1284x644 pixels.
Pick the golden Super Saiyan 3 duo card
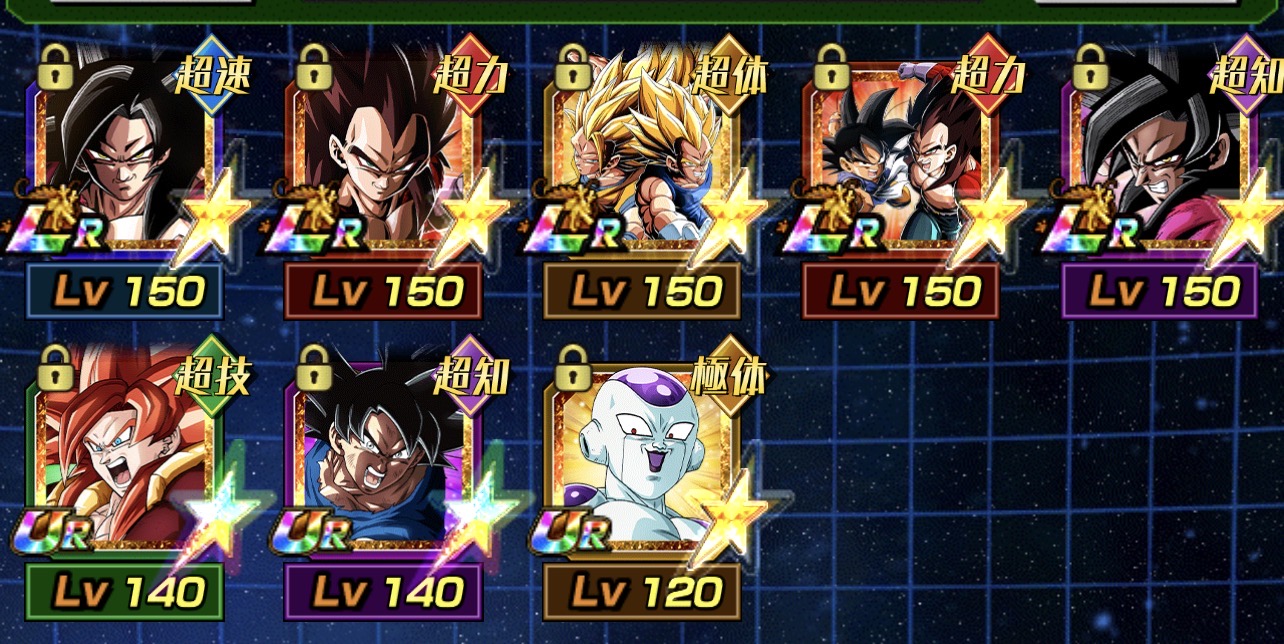click(x=641, y=160)
